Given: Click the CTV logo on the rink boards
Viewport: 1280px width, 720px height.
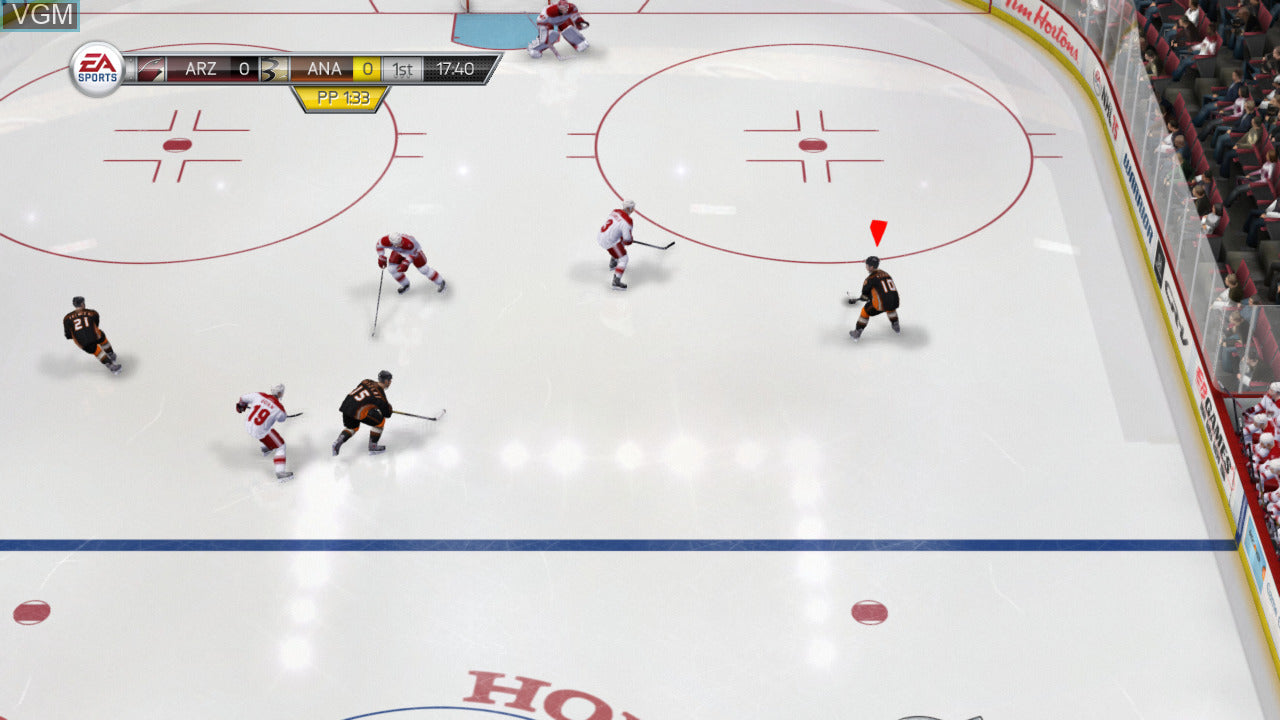Looking at the screenshot, I should 1176,310.
